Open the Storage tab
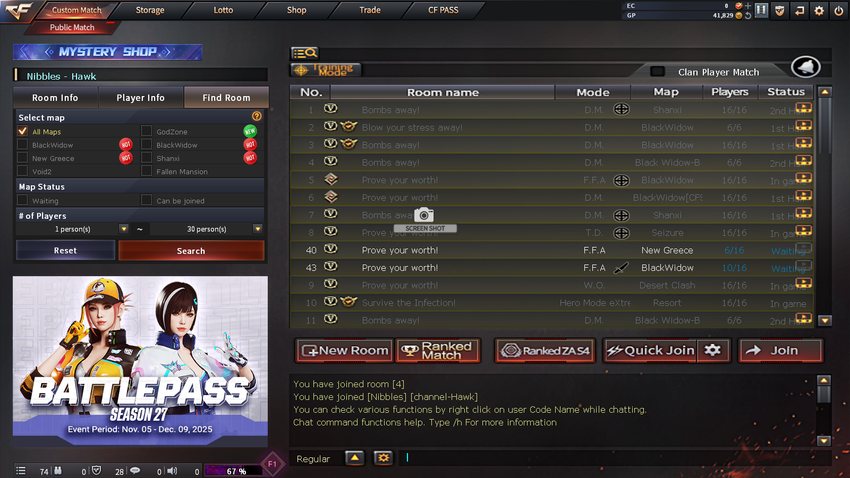Image resolution: width=850 pixels, height=478 pixels. (x=150, y=10)
